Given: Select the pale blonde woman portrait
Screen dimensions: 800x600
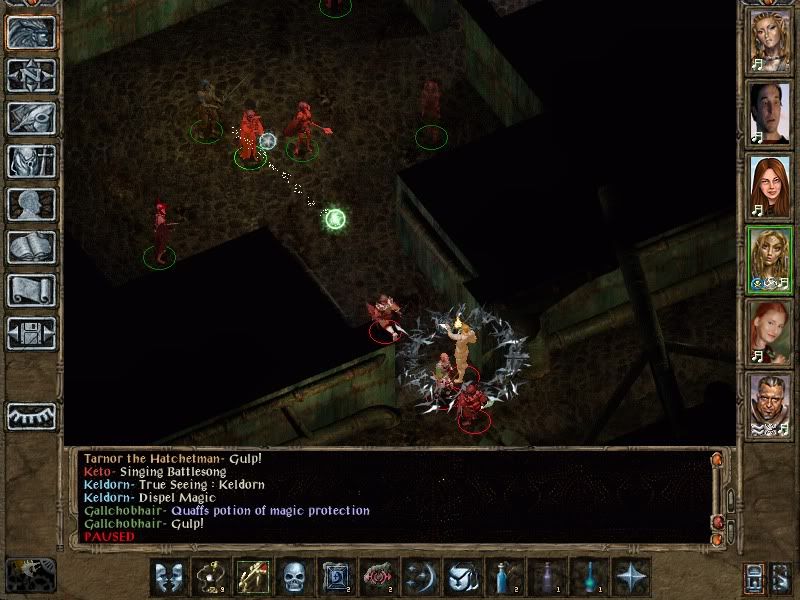Looking at the screenshot, I should tap(771, 41).
